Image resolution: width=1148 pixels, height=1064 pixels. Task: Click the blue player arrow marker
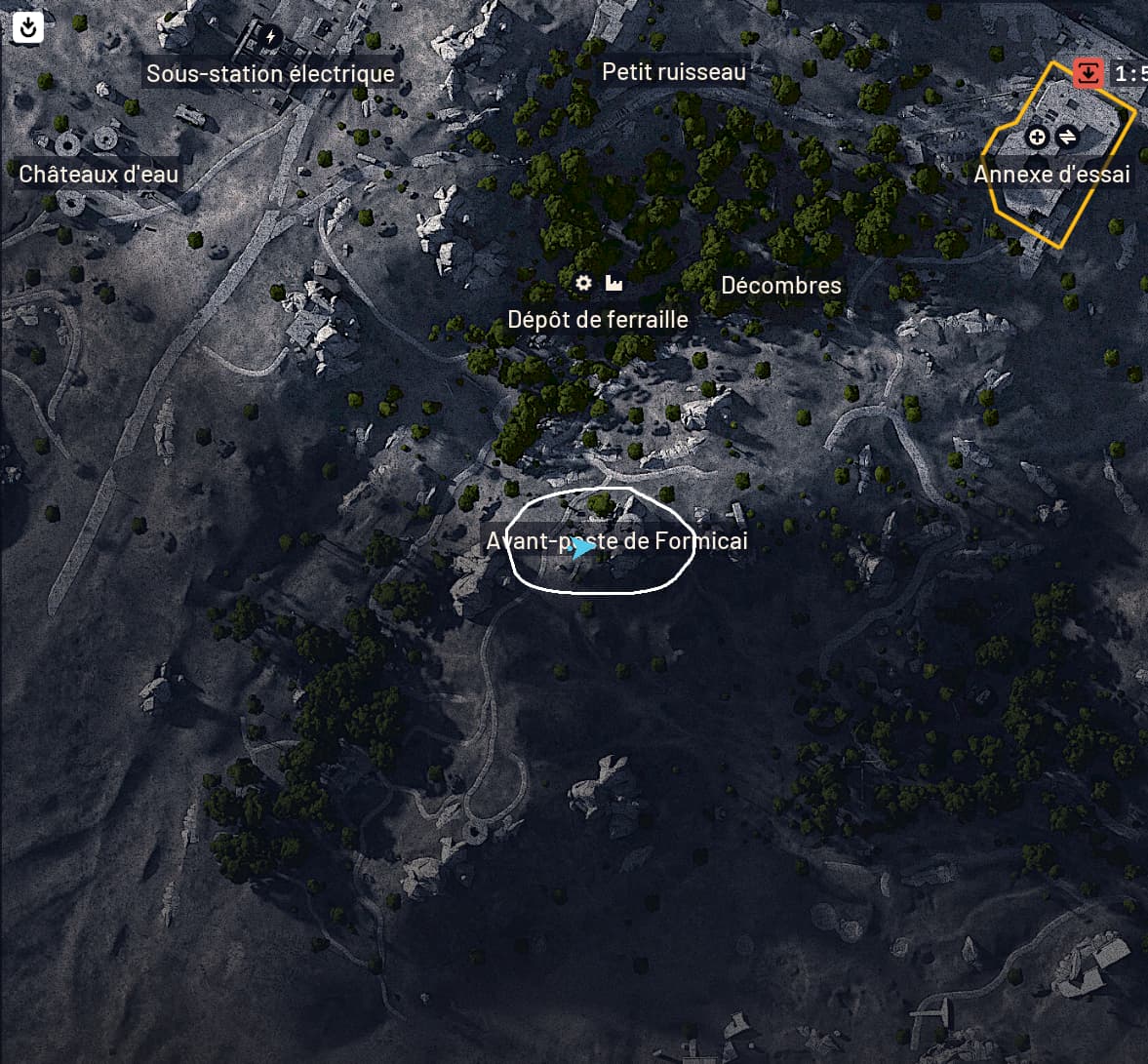click(x=583, y=548)
